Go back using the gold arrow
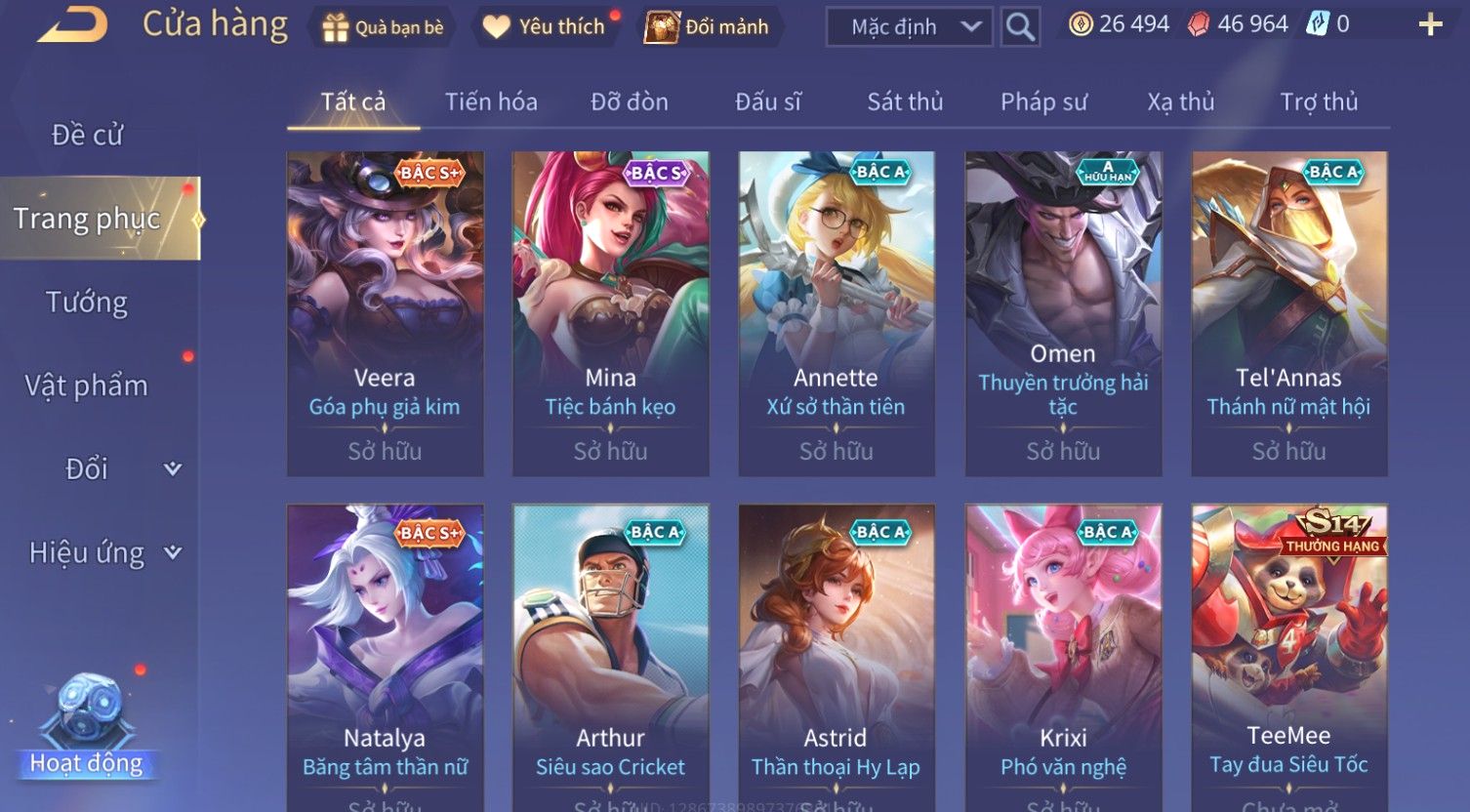The height and width of the screenshot is (812, 1470). (x=72, y=25)
